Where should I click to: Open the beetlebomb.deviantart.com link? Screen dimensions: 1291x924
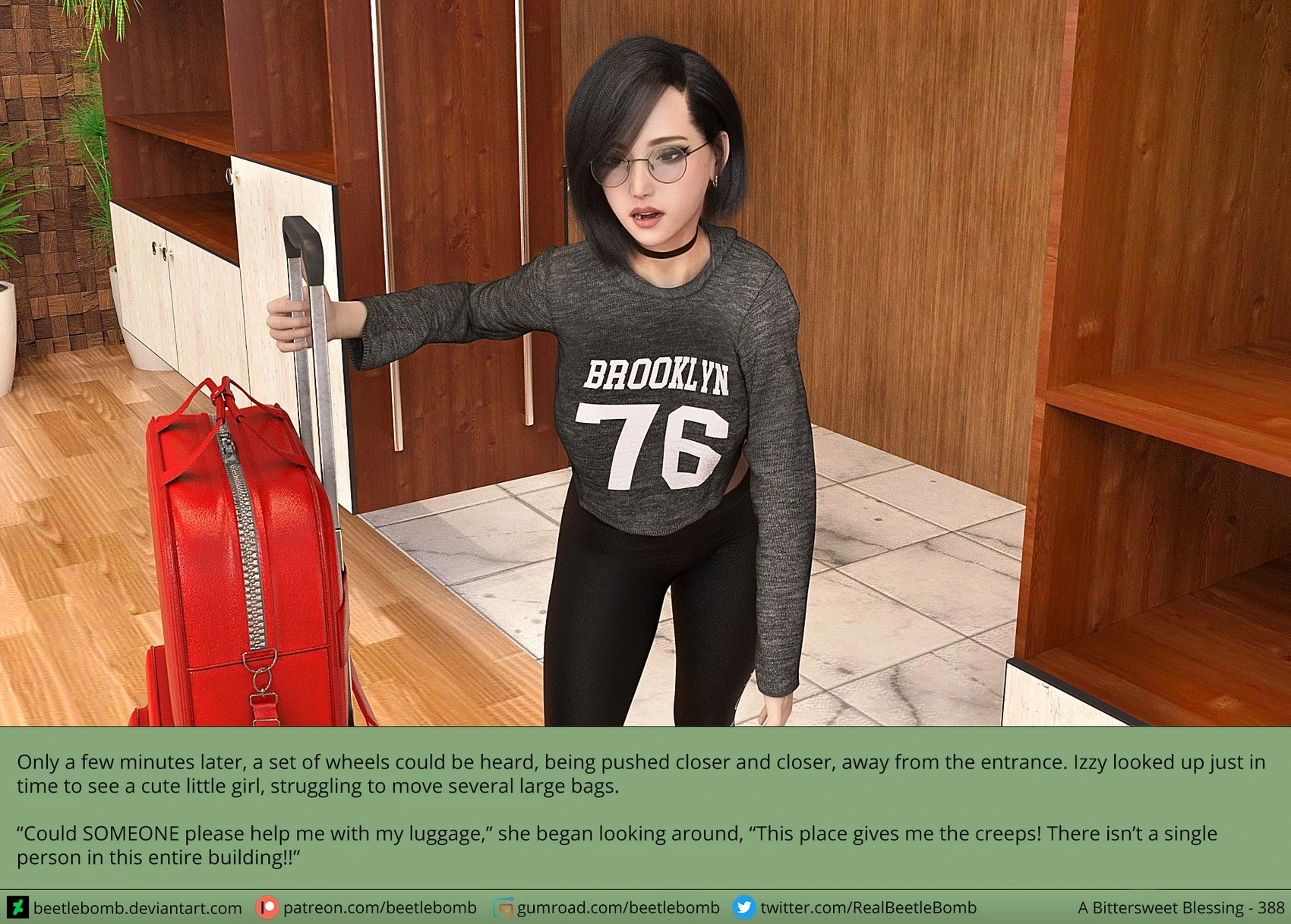point(137,908)
